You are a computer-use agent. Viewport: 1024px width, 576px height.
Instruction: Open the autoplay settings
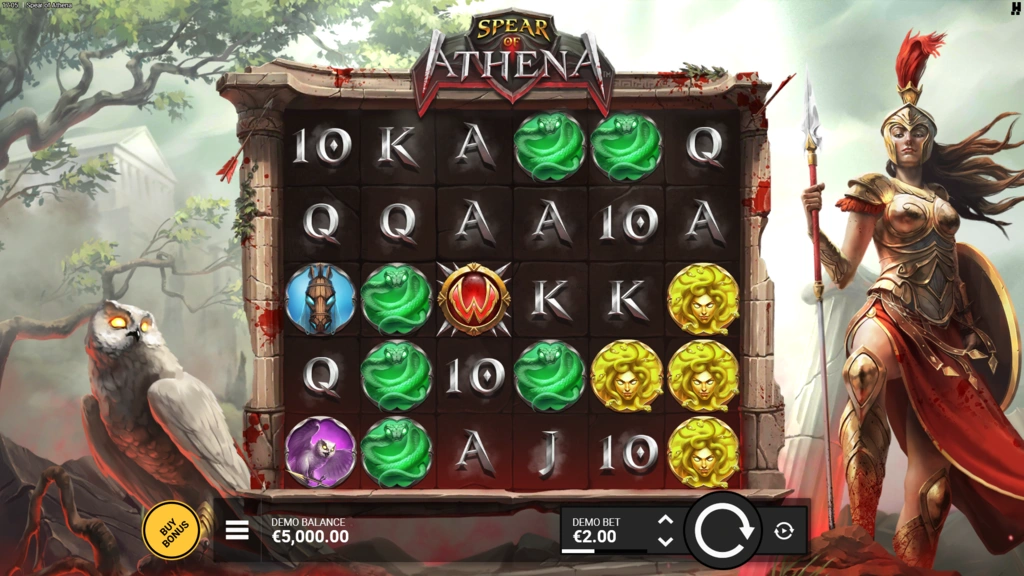pos(784,531)
